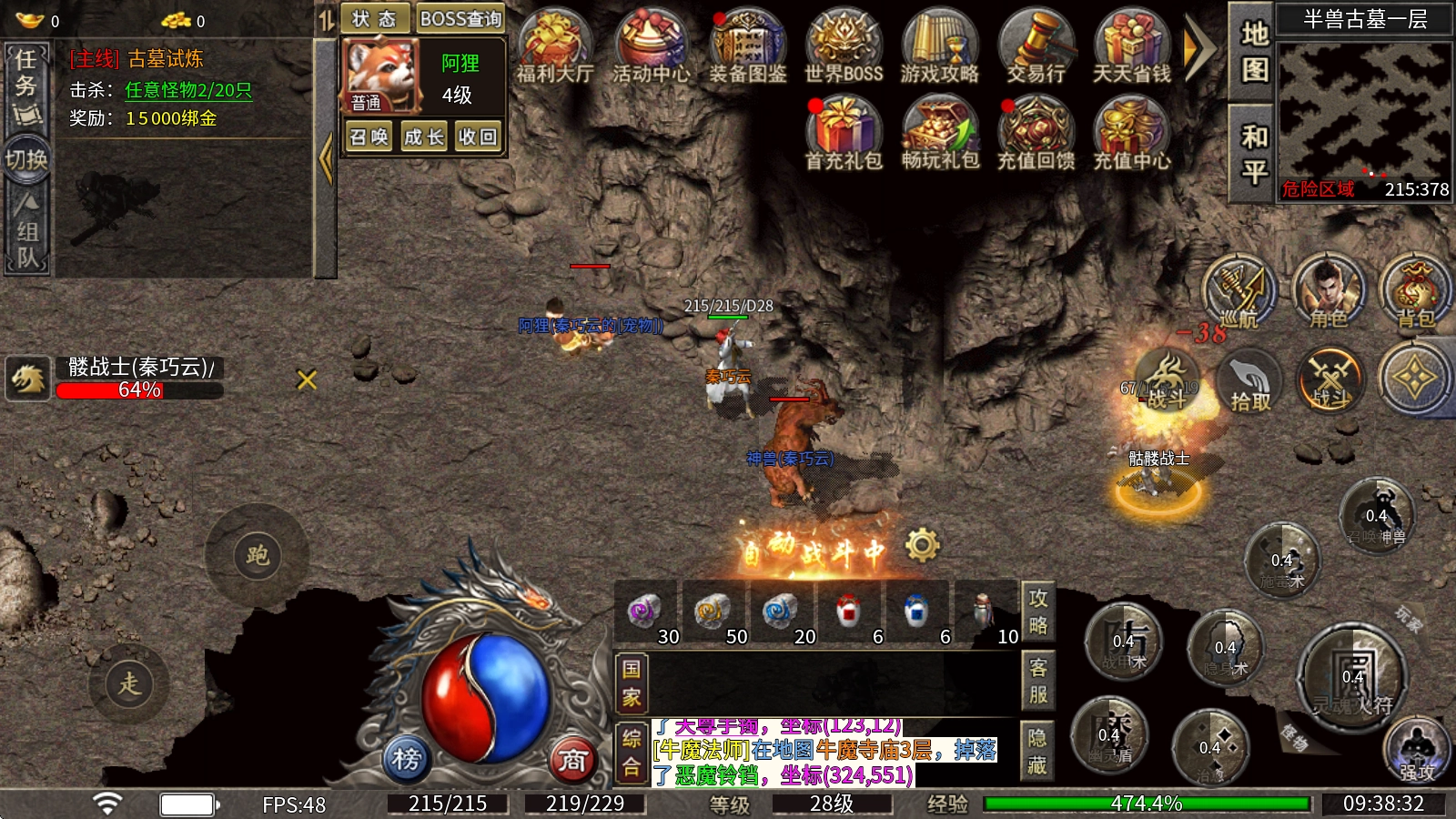Open the 福利大厅 welfare hall
1456x819 pixels.
pyautogui.click(x=554, y=46)
